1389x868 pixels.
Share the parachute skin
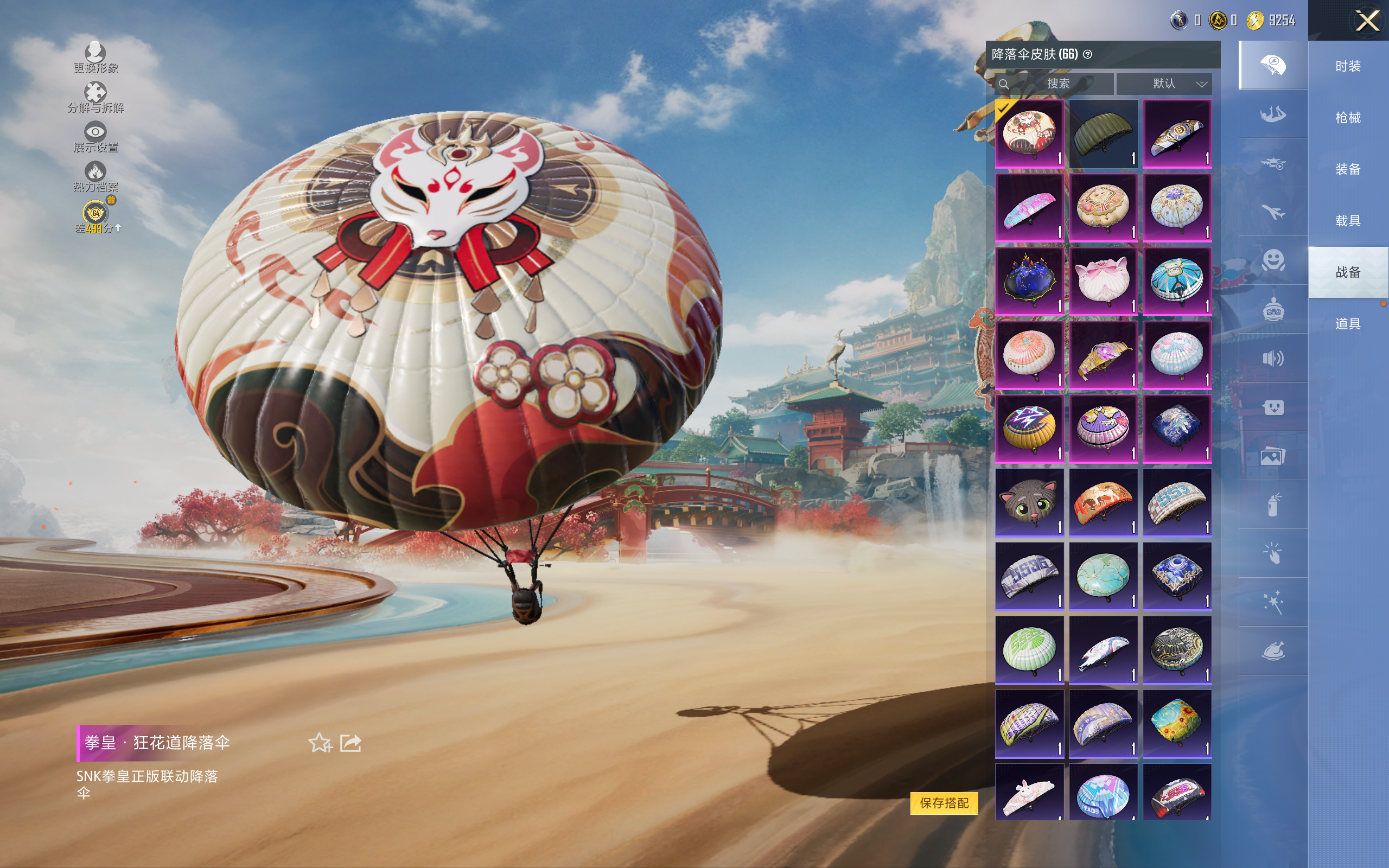click(x=351, y=743)
